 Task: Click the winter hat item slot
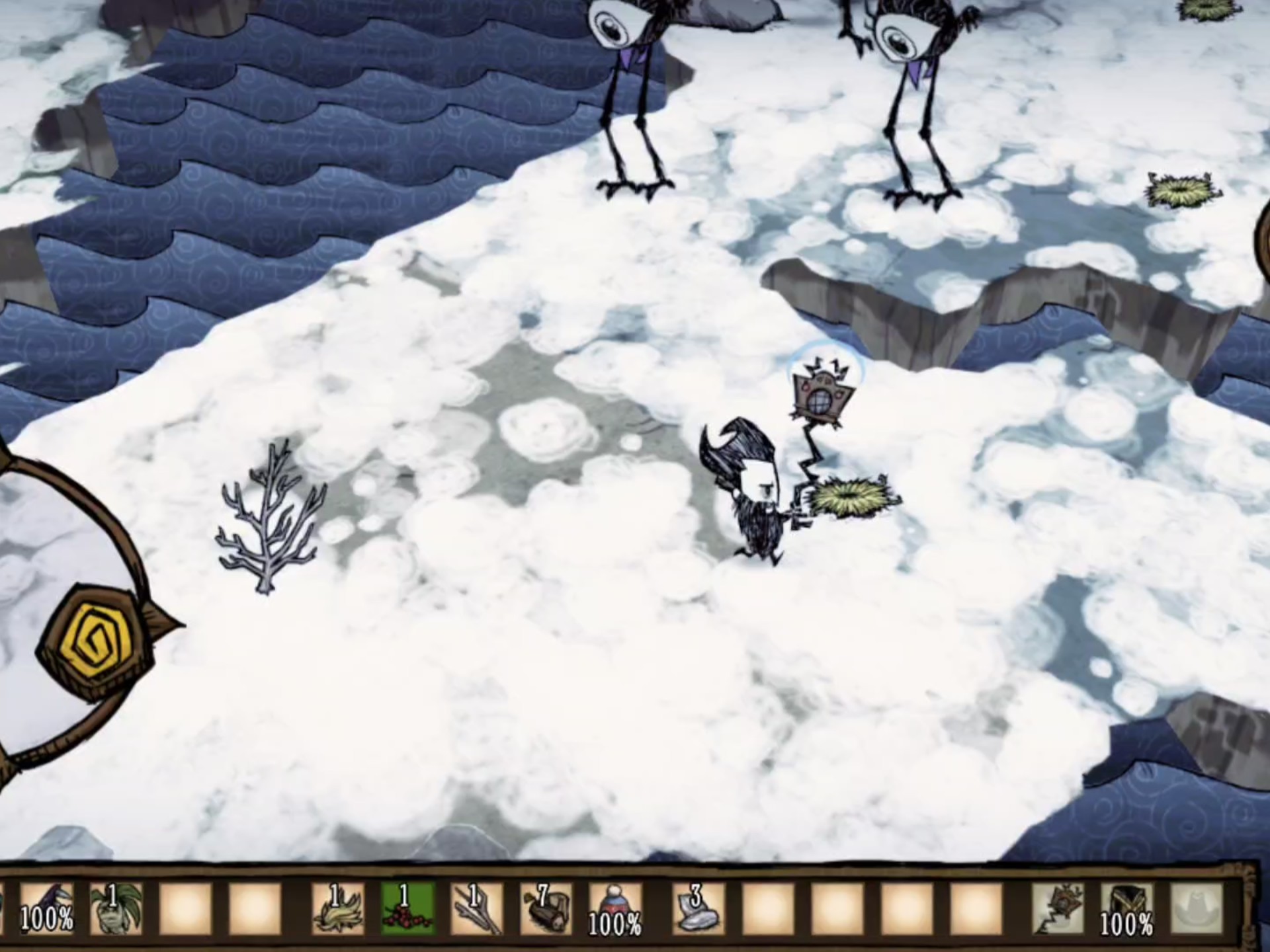615,908
